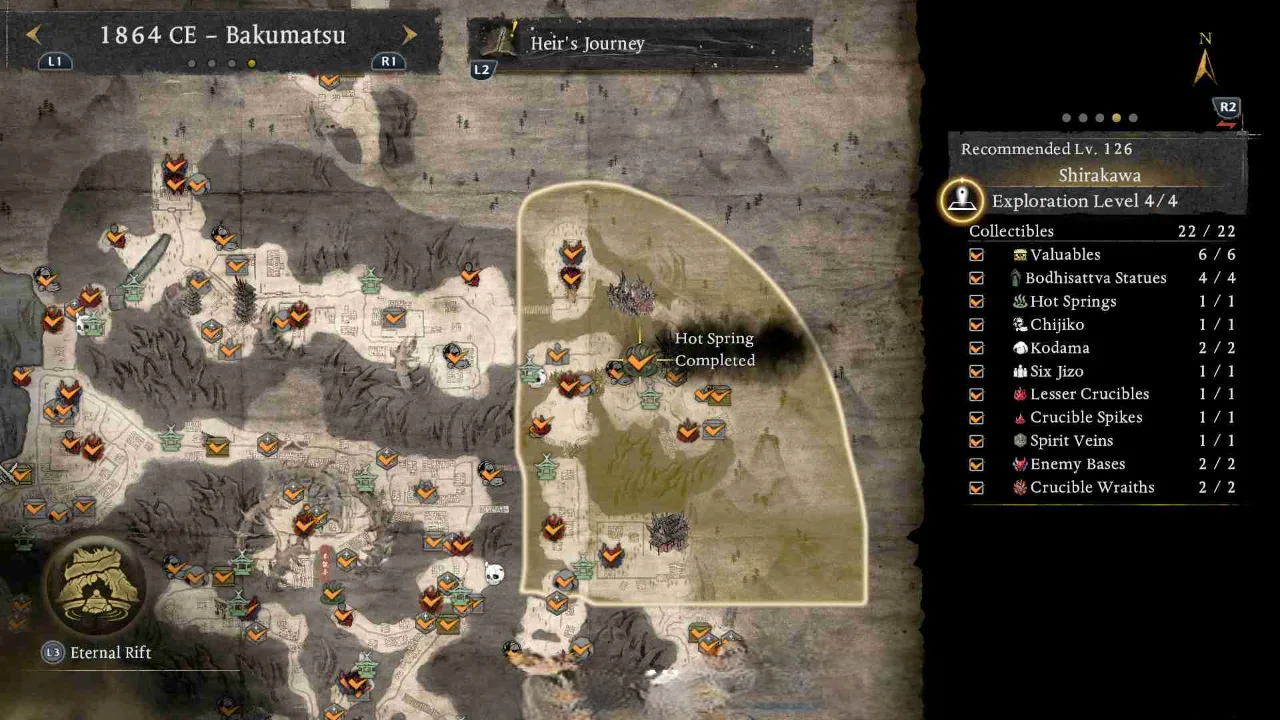1280x720 pixels.
Task: Go to the previous era with left arrow
Action: click(33, 35)
